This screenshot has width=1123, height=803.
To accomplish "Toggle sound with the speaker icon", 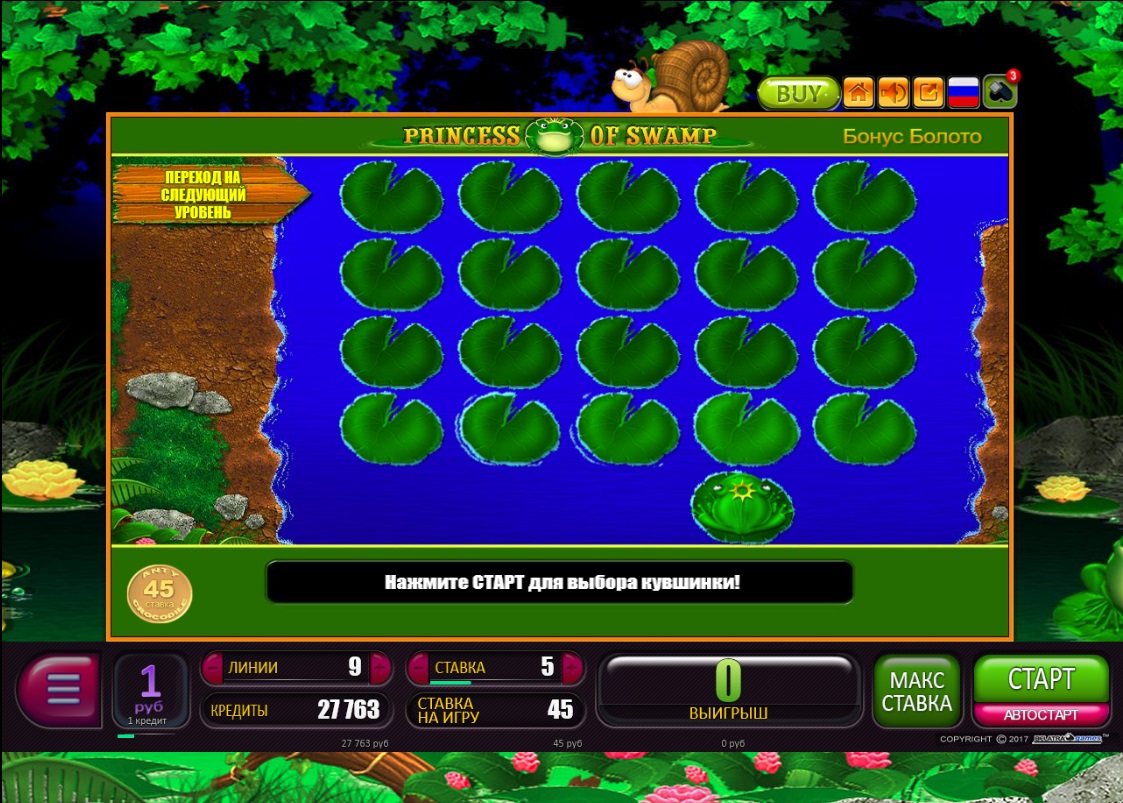I will [x=893, y=93].
